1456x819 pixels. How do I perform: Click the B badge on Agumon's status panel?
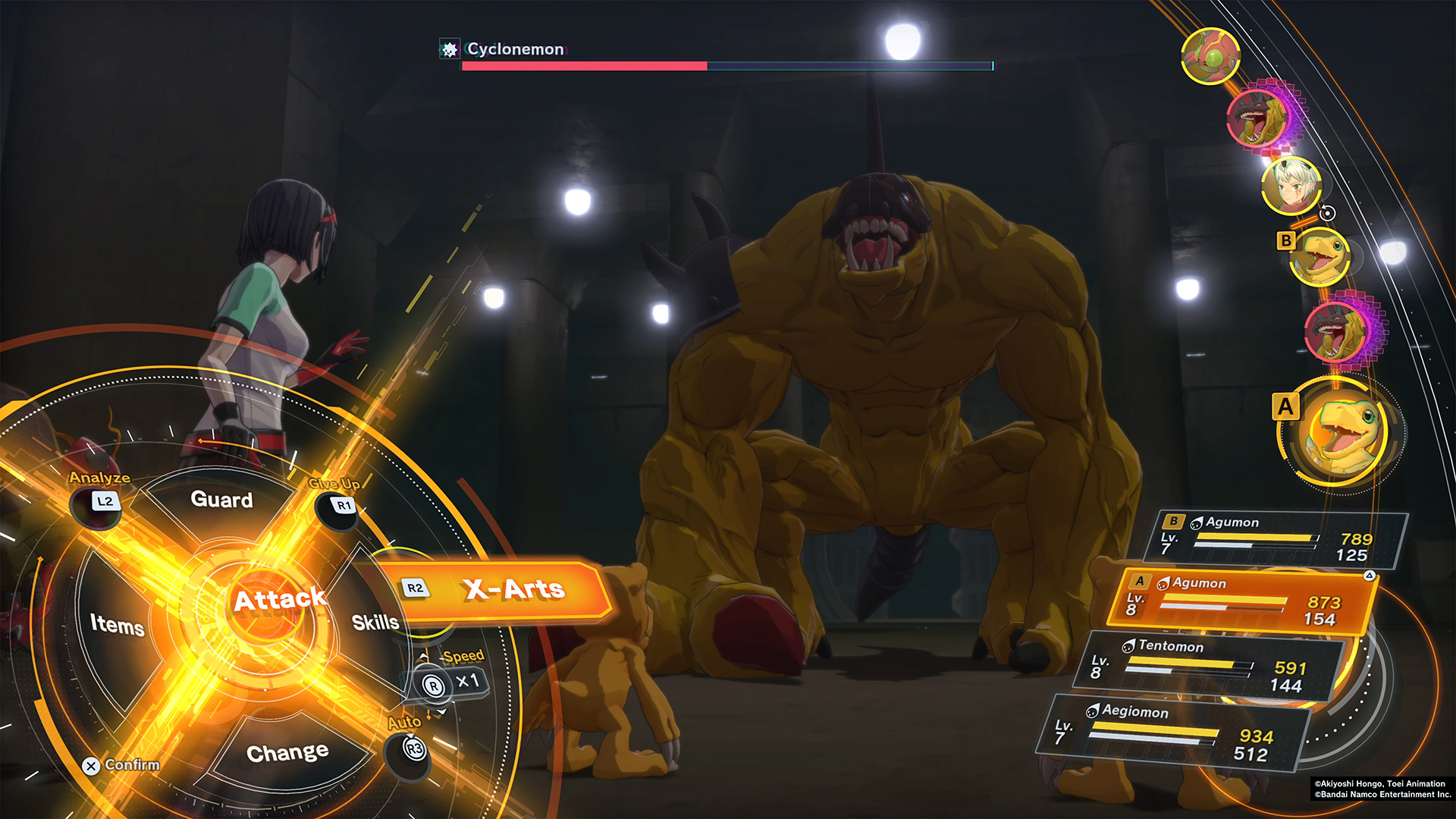point(1172,522)
